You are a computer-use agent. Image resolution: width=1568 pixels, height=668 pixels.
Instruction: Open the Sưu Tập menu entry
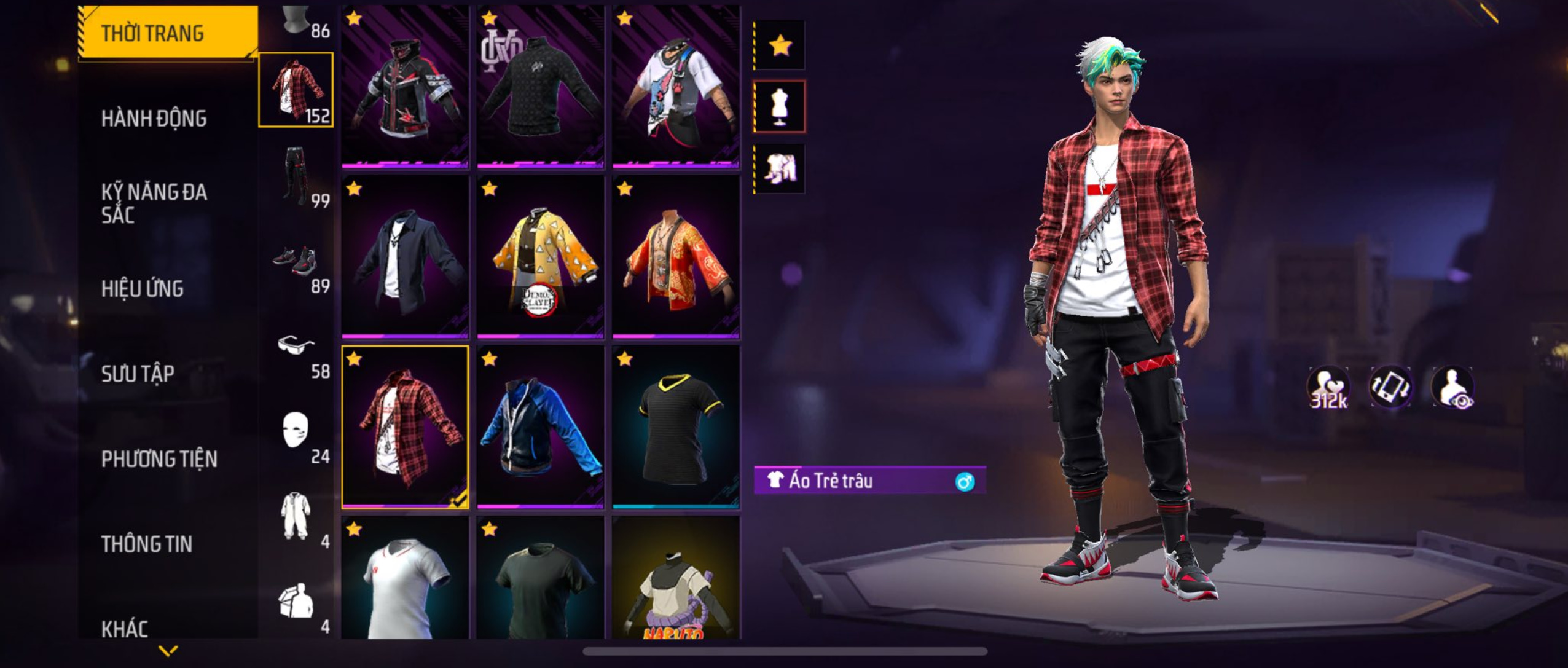click(x=138, y=374)
